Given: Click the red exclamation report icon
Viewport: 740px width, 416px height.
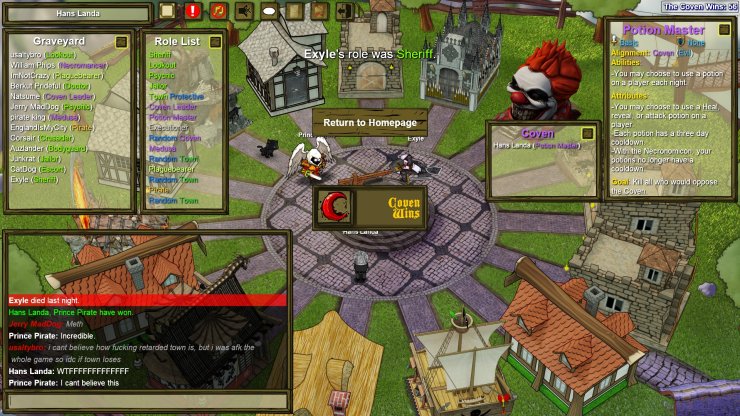Looking at the screenshot, I should (193, 11).
